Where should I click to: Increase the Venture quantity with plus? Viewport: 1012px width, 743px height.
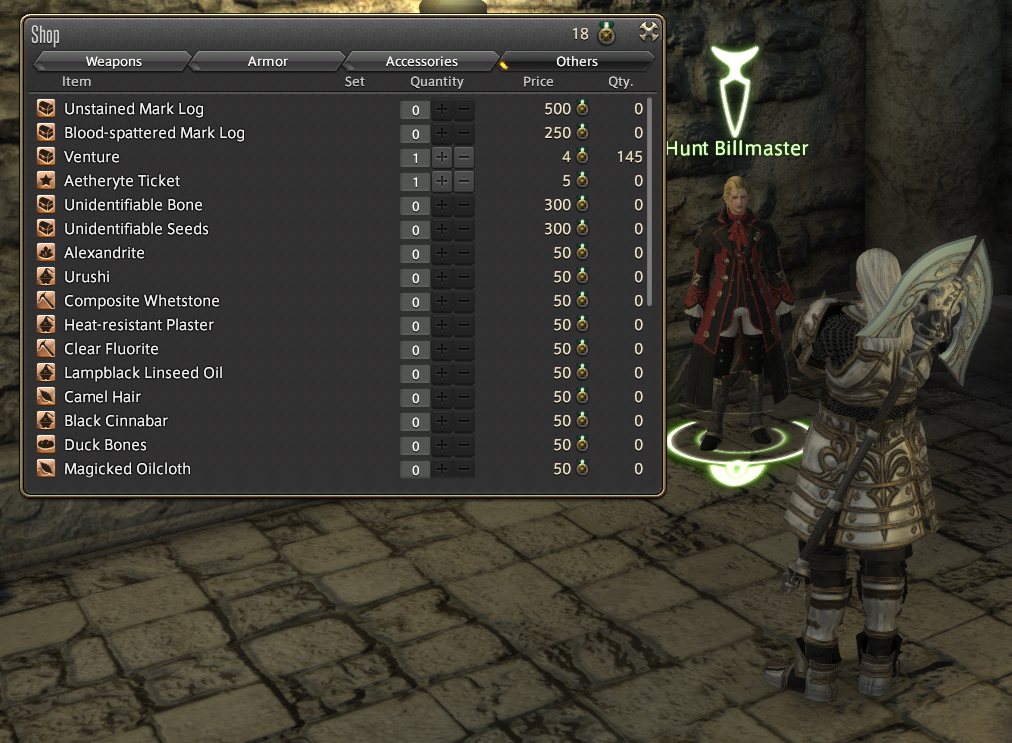point(442,157)
